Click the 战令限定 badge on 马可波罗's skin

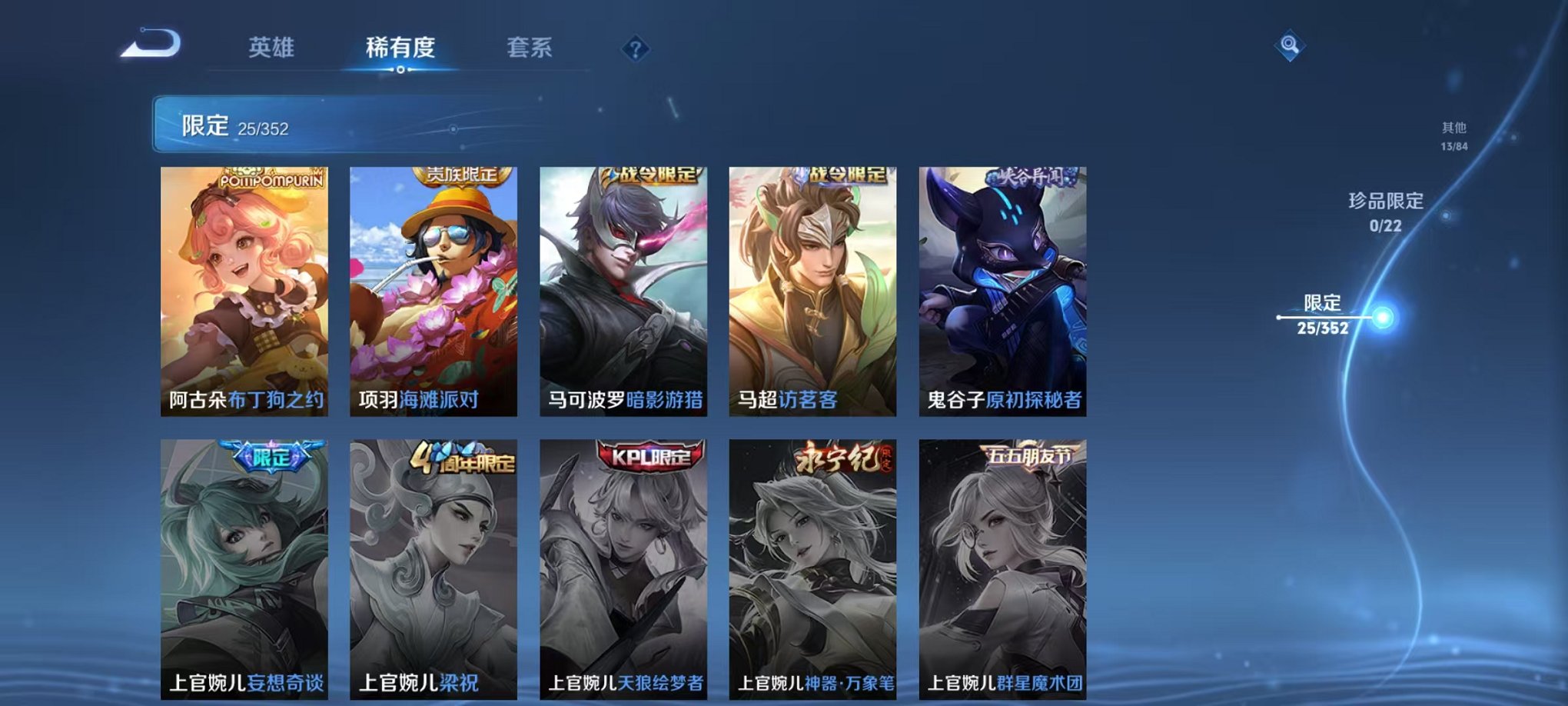(x=652, y=175)
